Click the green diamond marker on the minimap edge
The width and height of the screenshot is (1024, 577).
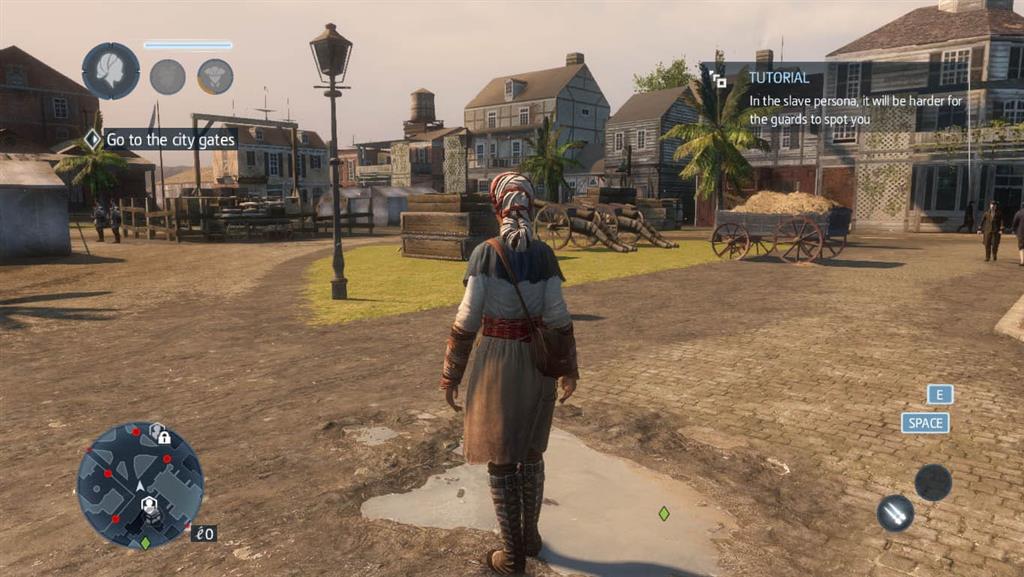pos(145,543)
